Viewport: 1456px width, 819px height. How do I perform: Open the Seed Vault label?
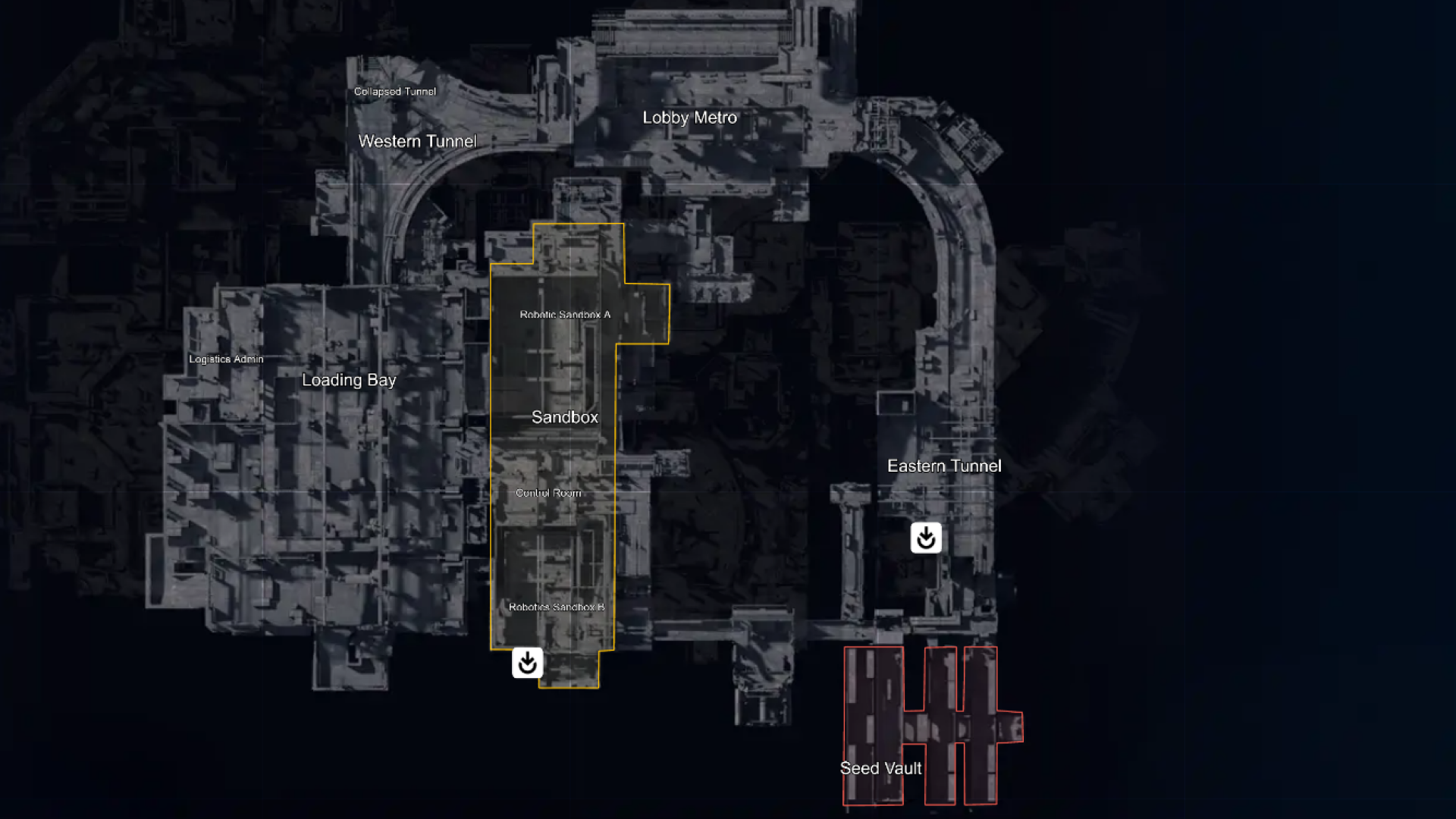pos(880,768)
